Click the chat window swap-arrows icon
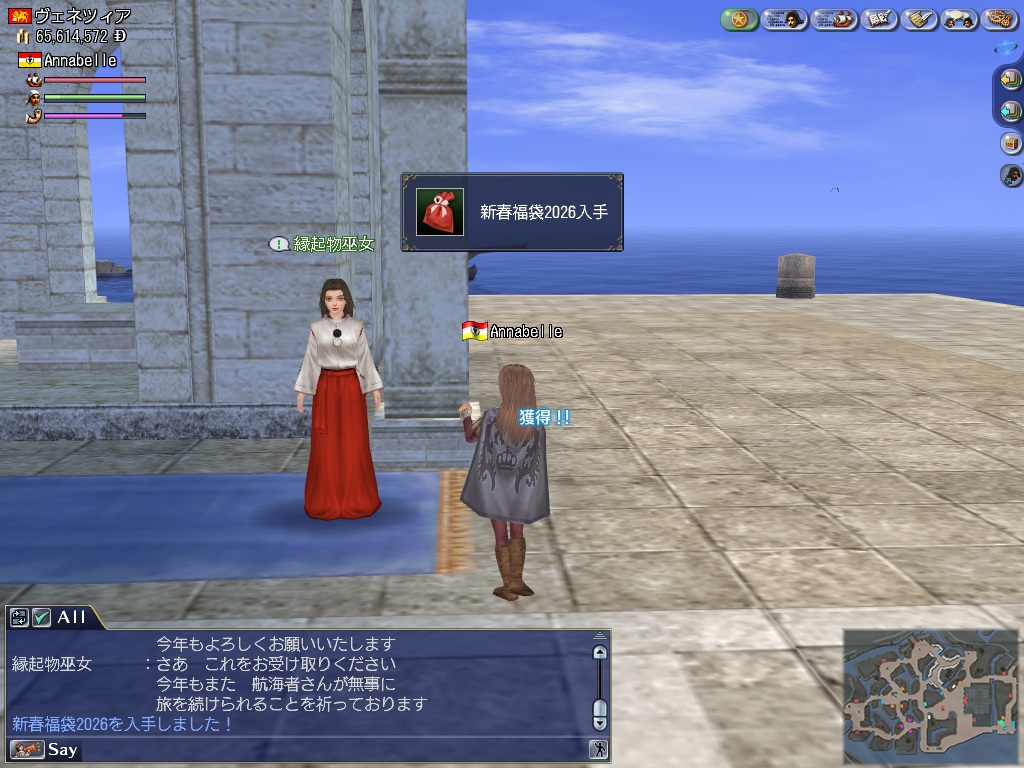1024x768 pixels. pyautogui.click(x=19, y=617)
